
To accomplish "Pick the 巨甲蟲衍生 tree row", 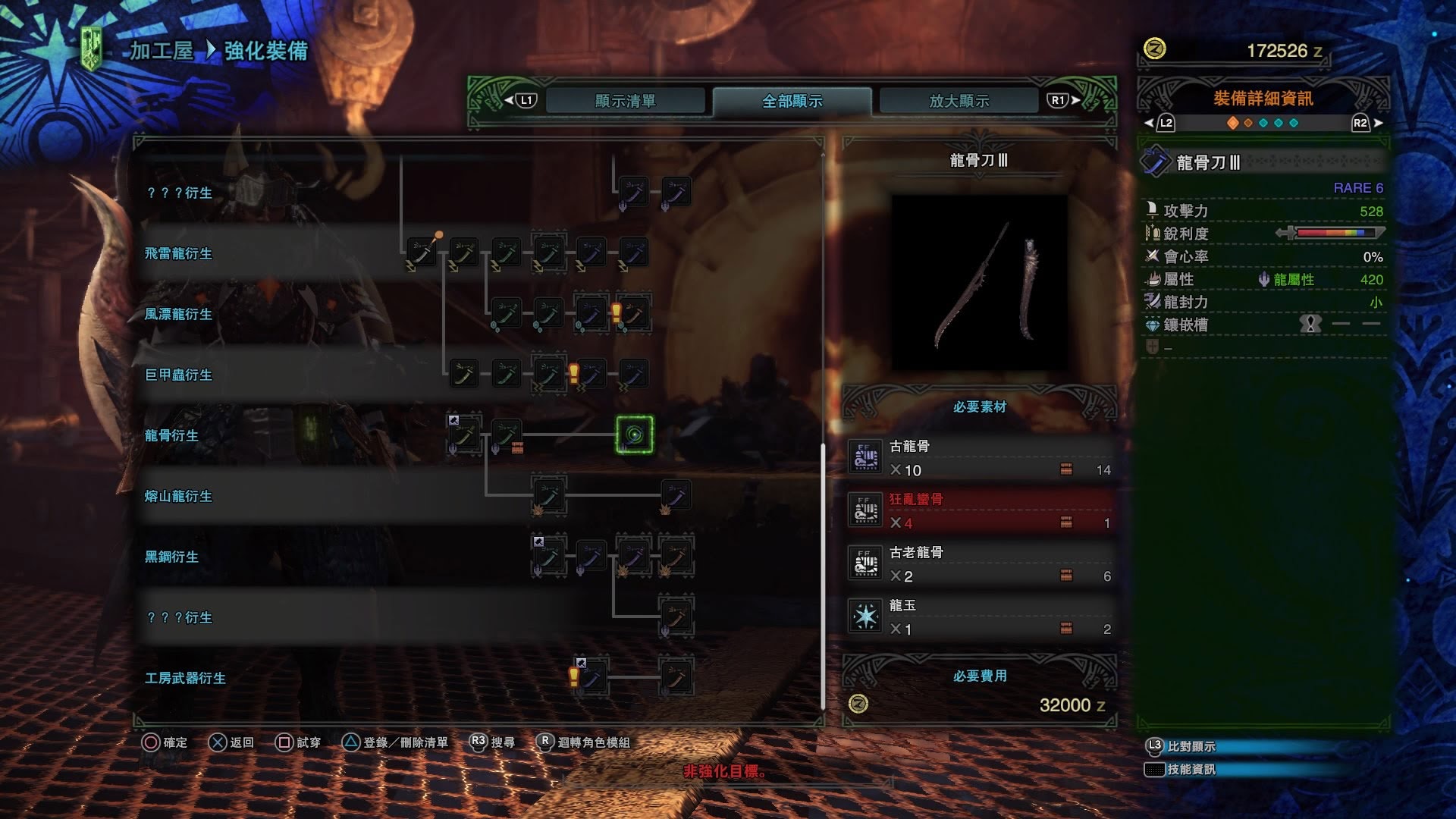I will [178, 375].
